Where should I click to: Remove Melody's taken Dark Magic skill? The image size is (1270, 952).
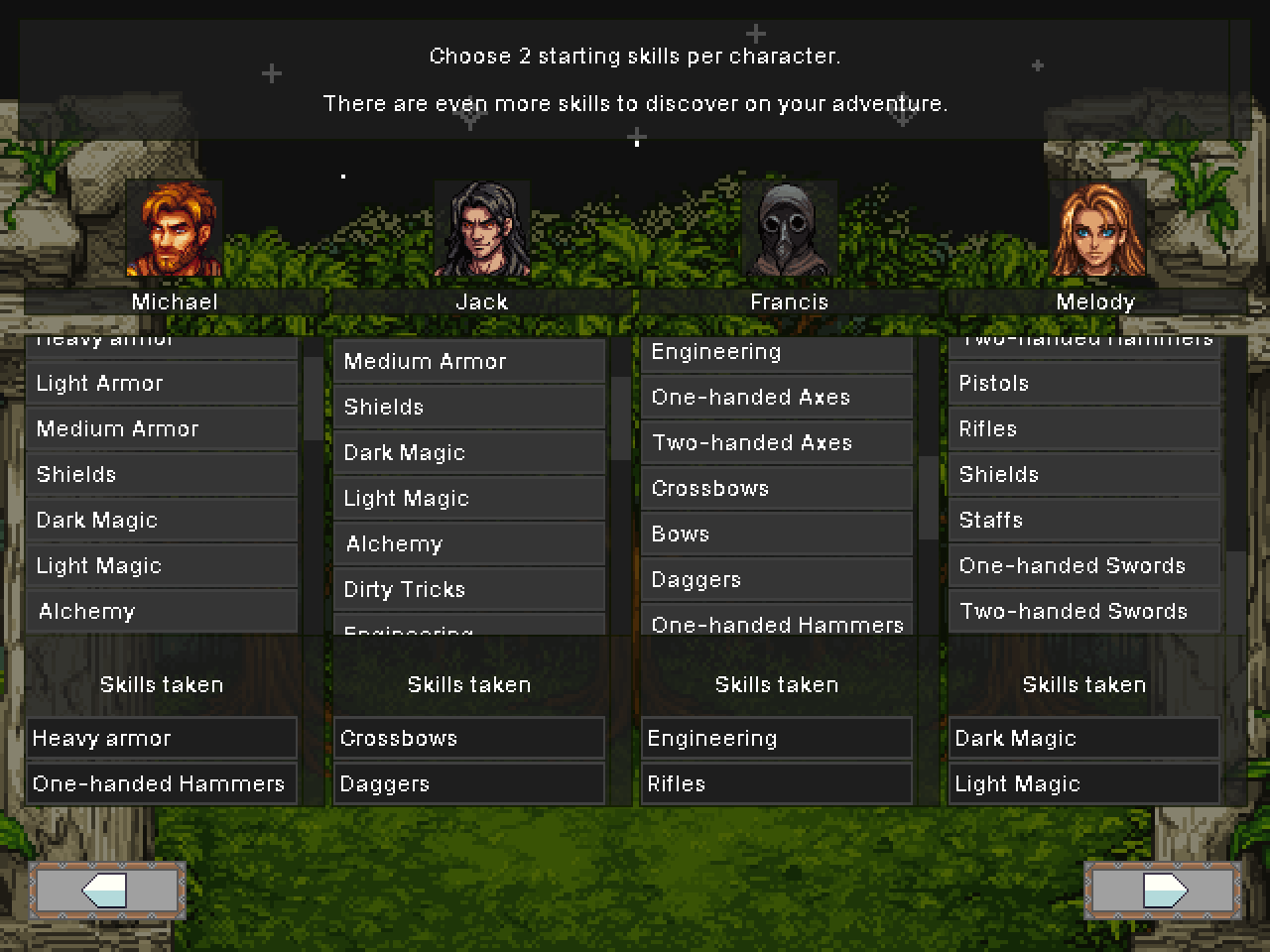coord(1084,739)
